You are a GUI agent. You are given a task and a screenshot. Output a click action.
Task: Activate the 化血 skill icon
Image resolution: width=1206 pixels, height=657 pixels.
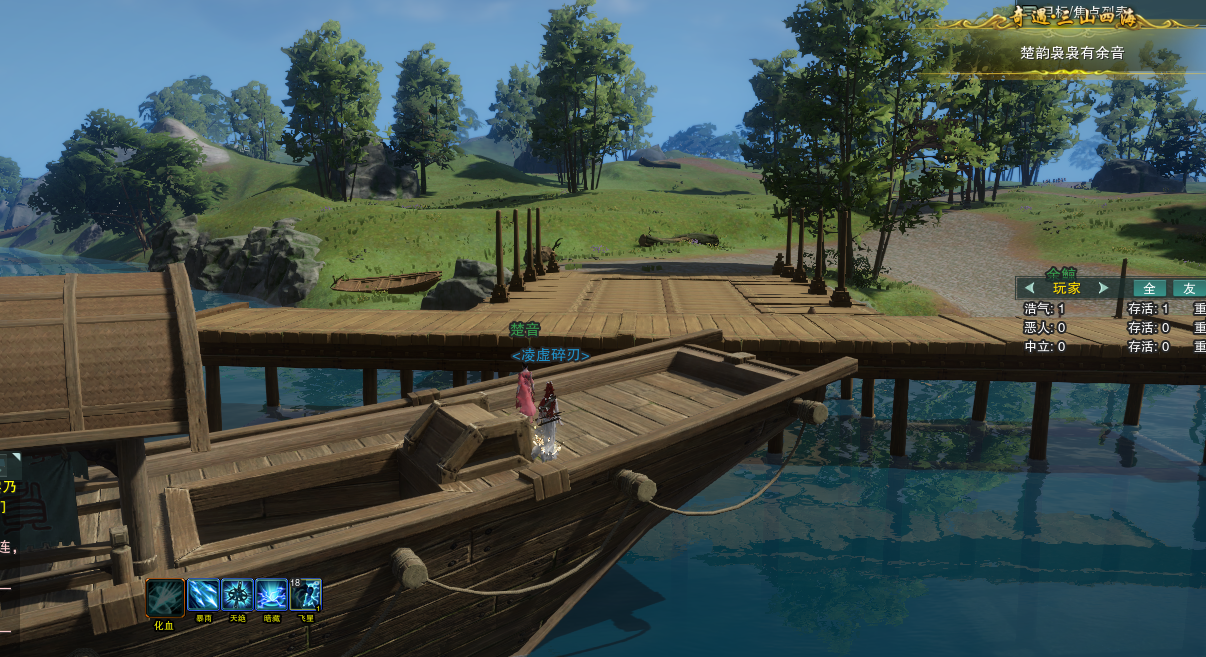(x=165, y=597)
